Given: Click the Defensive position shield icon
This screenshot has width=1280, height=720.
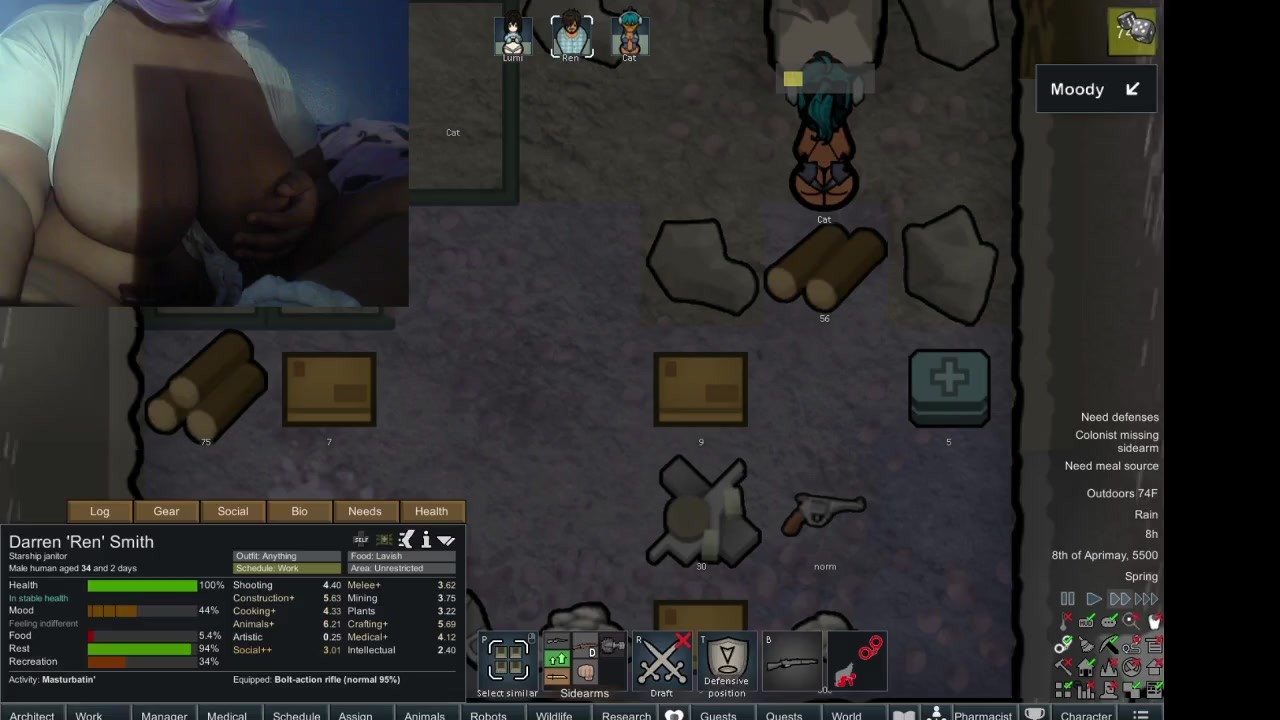Looking at the screenshot, I should (725, 660).
